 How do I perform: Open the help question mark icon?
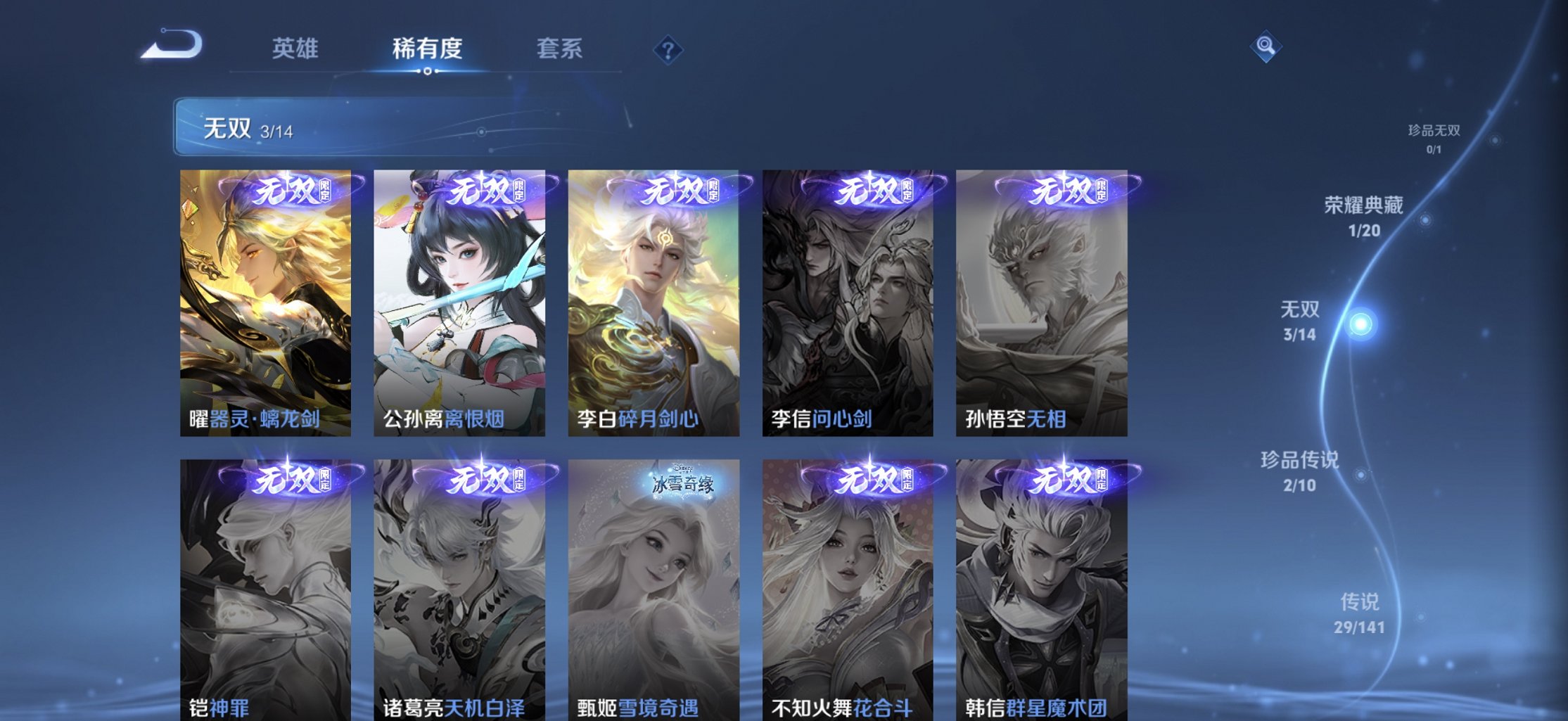668,49
